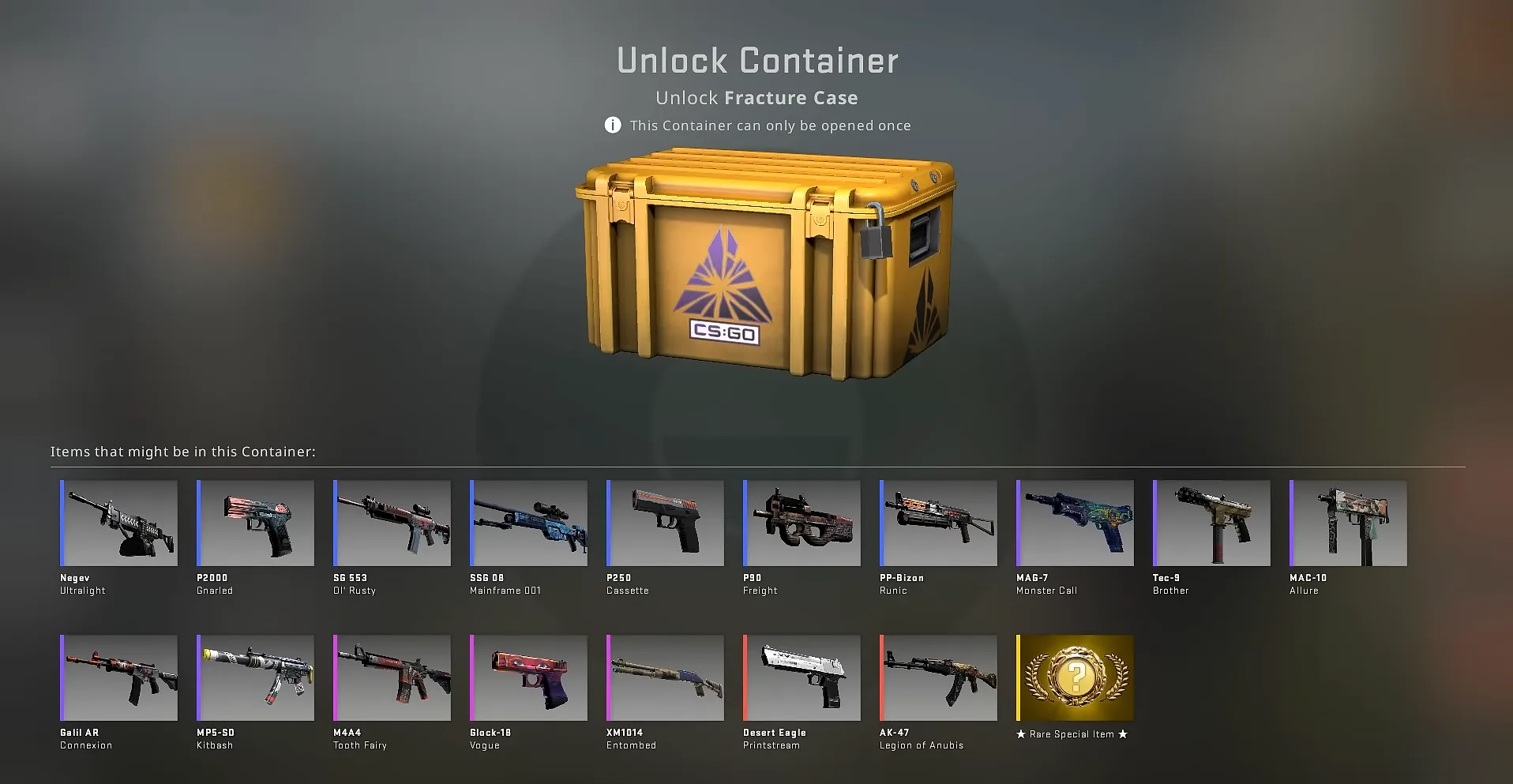This screenshot has width=1513, height=784.
Task: Click the info icon beside the container notice
Action: [x=612, y=125]
